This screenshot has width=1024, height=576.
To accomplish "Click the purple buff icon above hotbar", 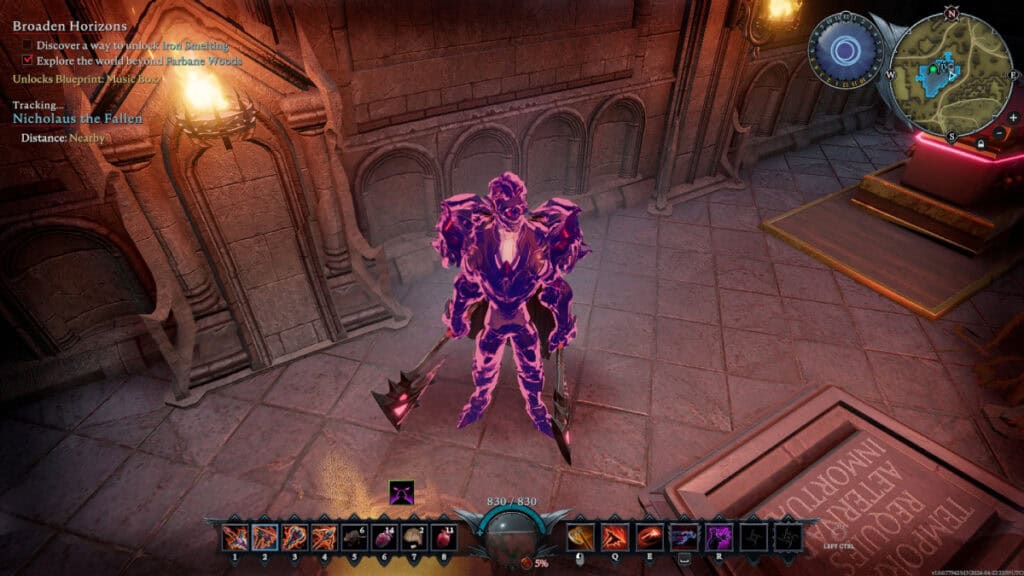I will [x=401, y=493].
